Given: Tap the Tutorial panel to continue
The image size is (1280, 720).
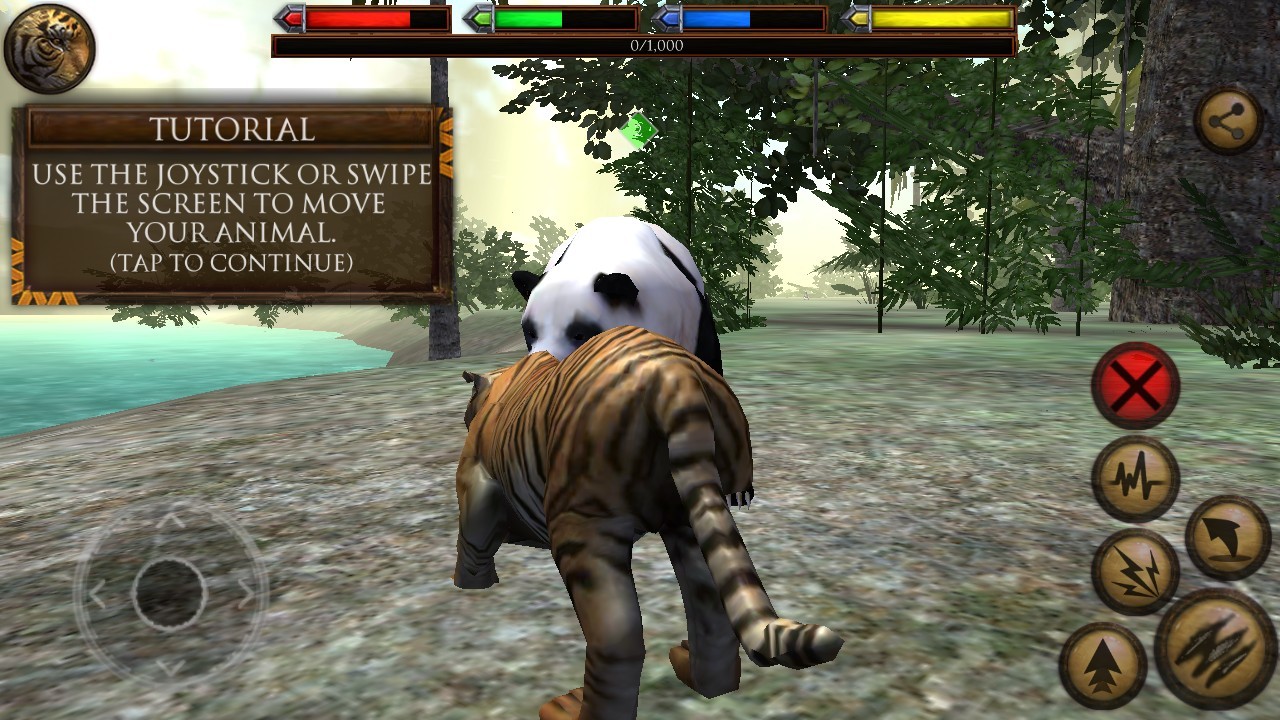Looking at the screenshot, I should 231,203.
